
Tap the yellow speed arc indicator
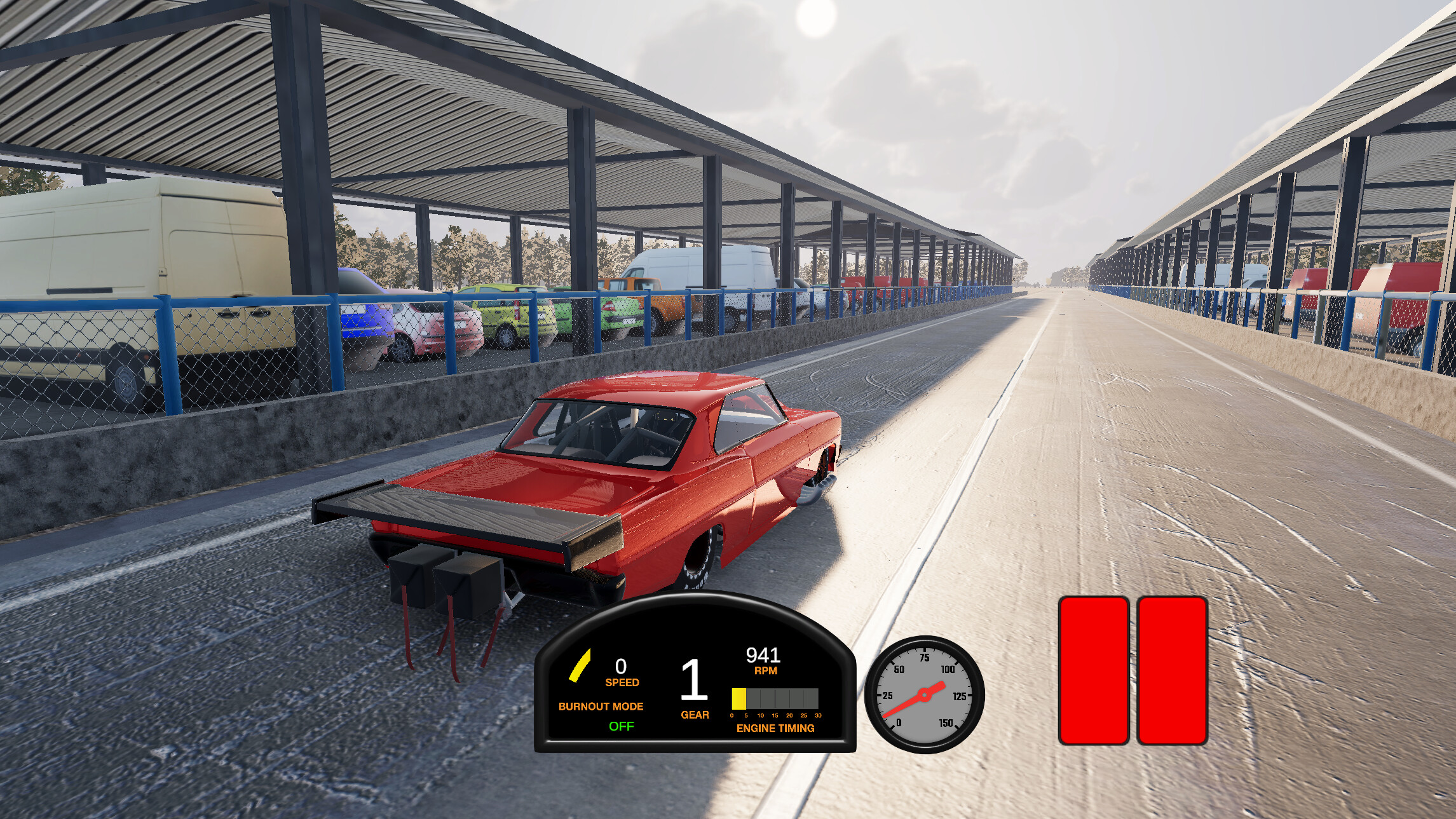[x=580, y=666]
